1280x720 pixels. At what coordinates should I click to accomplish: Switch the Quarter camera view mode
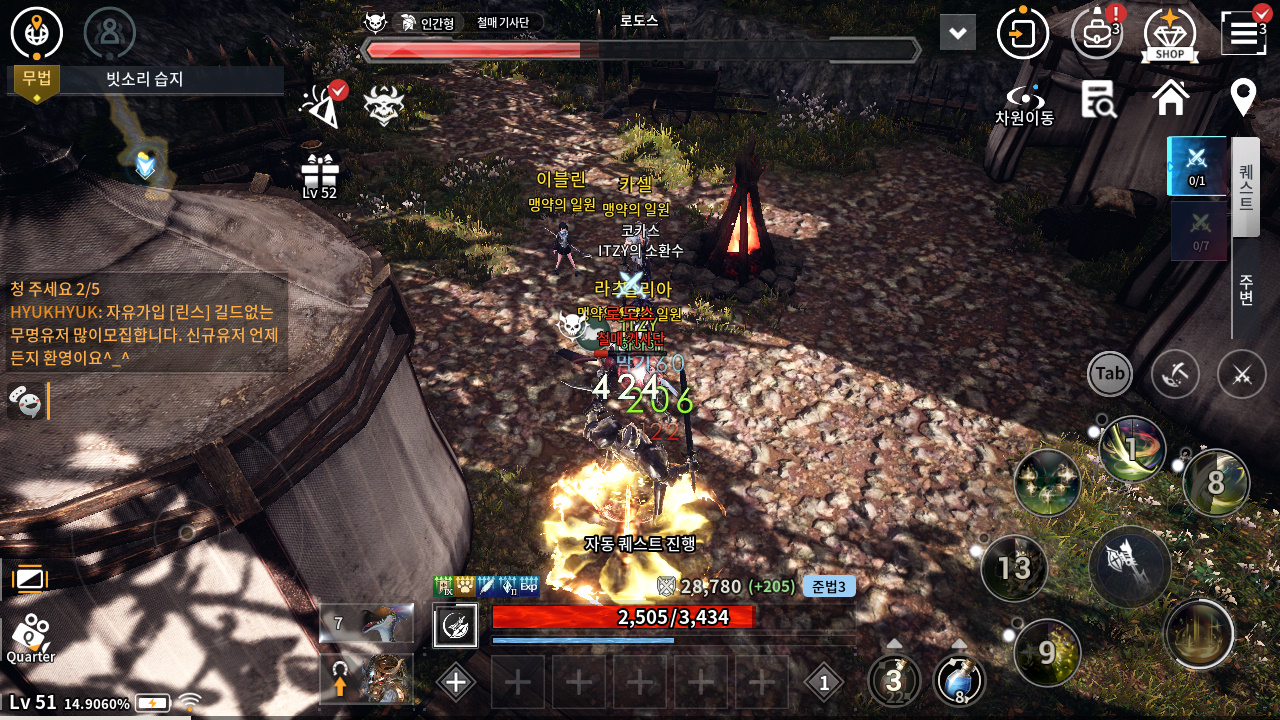click(30, 636)
